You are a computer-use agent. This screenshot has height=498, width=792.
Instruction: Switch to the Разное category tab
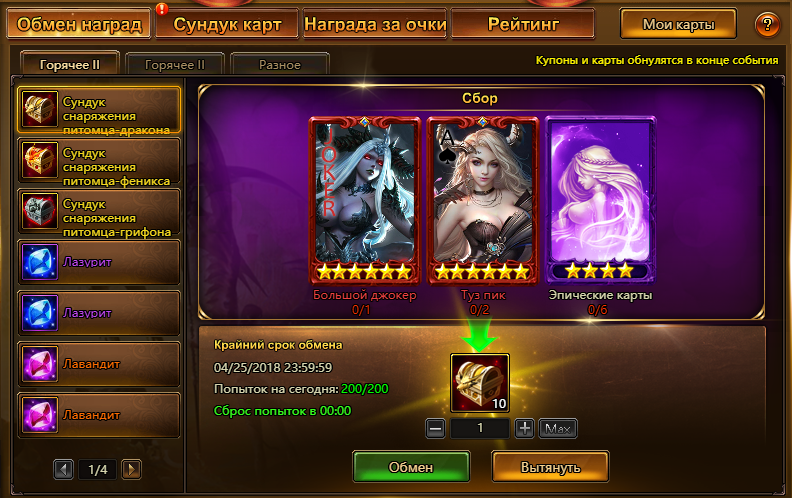click(280, 65)
